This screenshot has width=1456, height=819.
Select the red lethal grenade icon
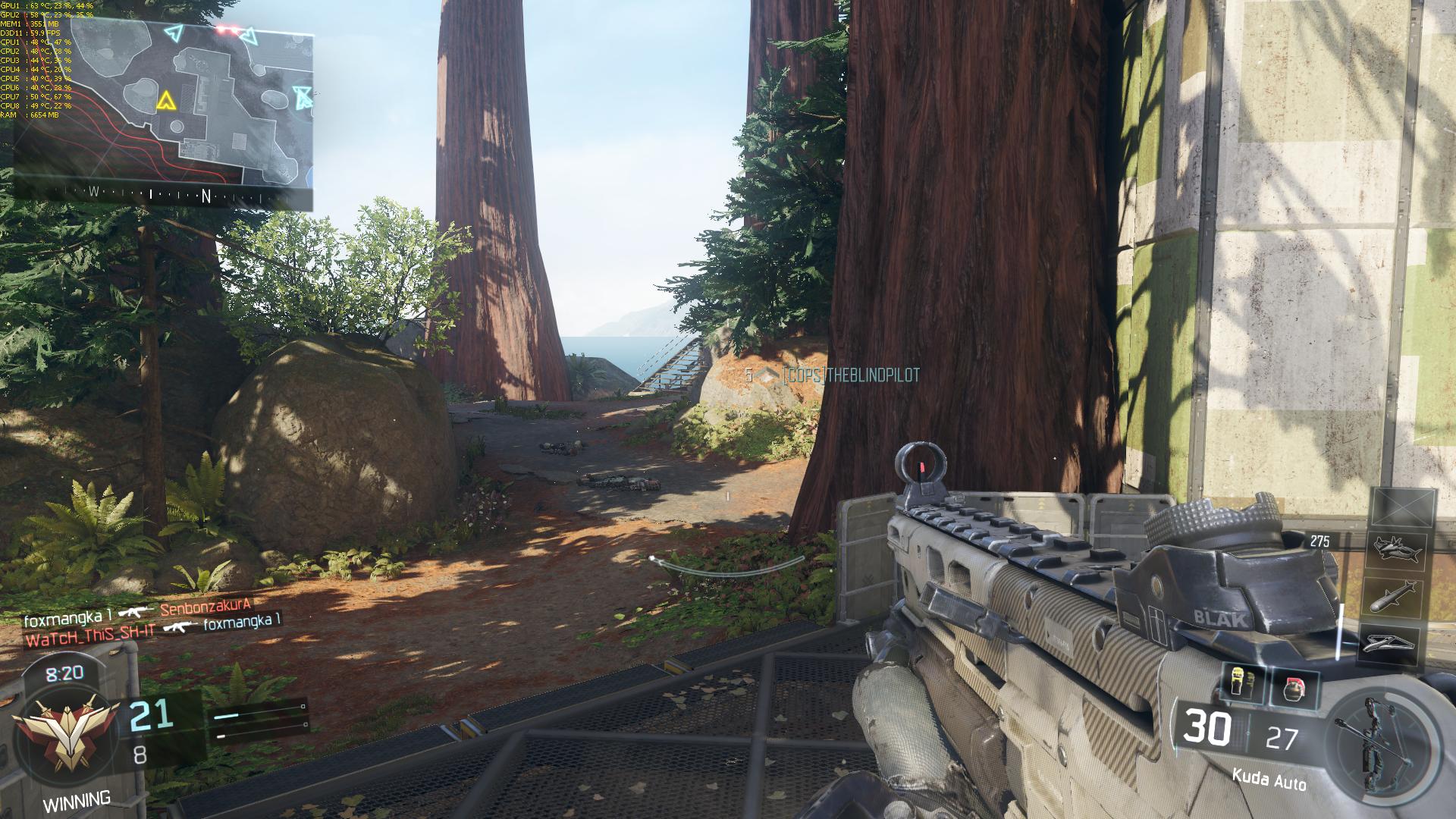tap(1294, 687)
